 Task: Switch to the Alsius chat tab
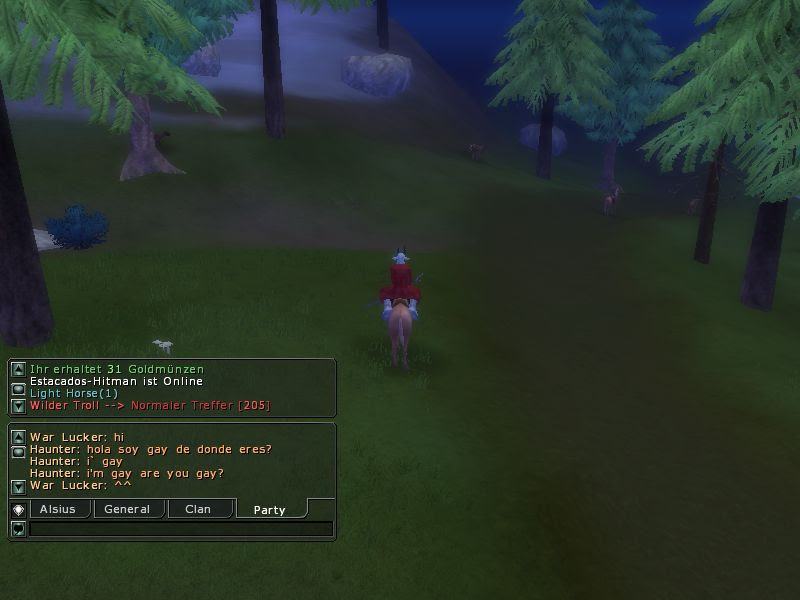[x=58, y=509]
